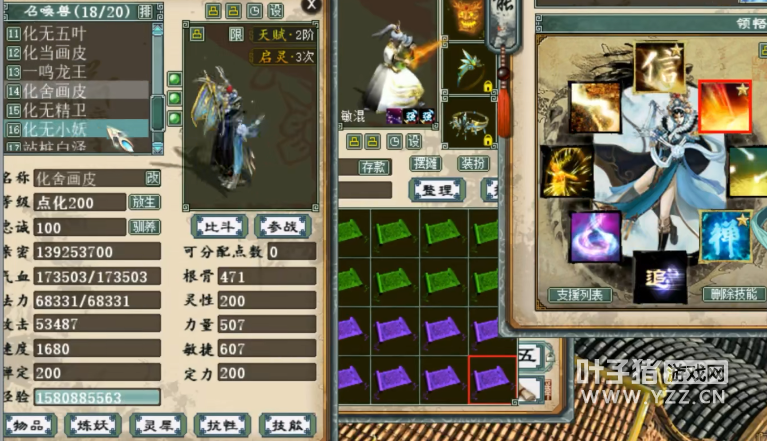The image size is (767, 441).
Task: Select 化当画皮 in the beast list
Action: (62, 53)
